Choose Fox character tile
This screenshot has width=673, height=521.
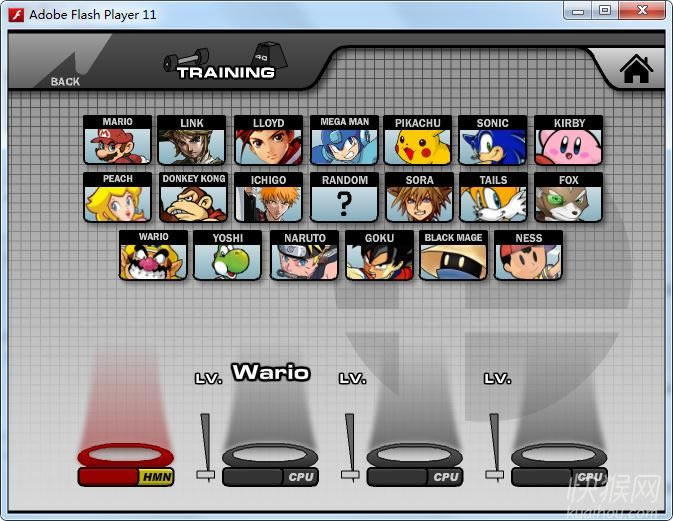tap(568, 198)
